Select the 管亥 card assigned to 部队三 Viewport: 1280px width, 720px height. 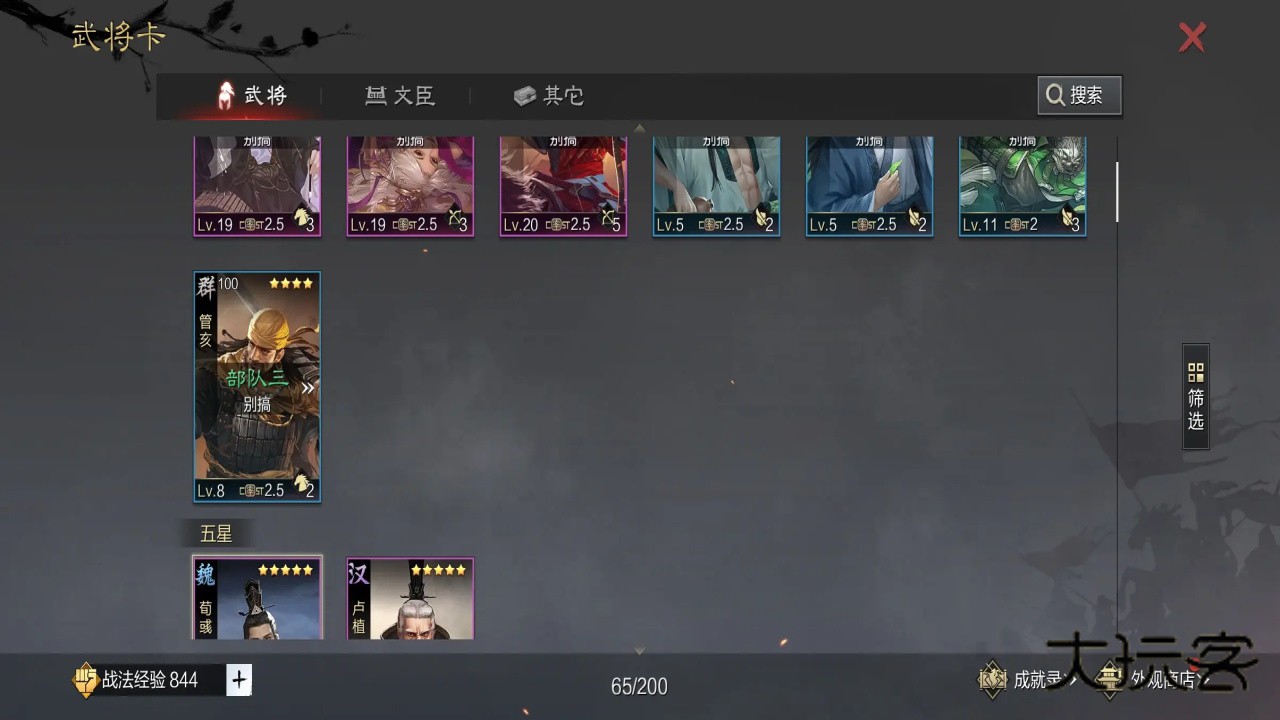pos(257,387)
